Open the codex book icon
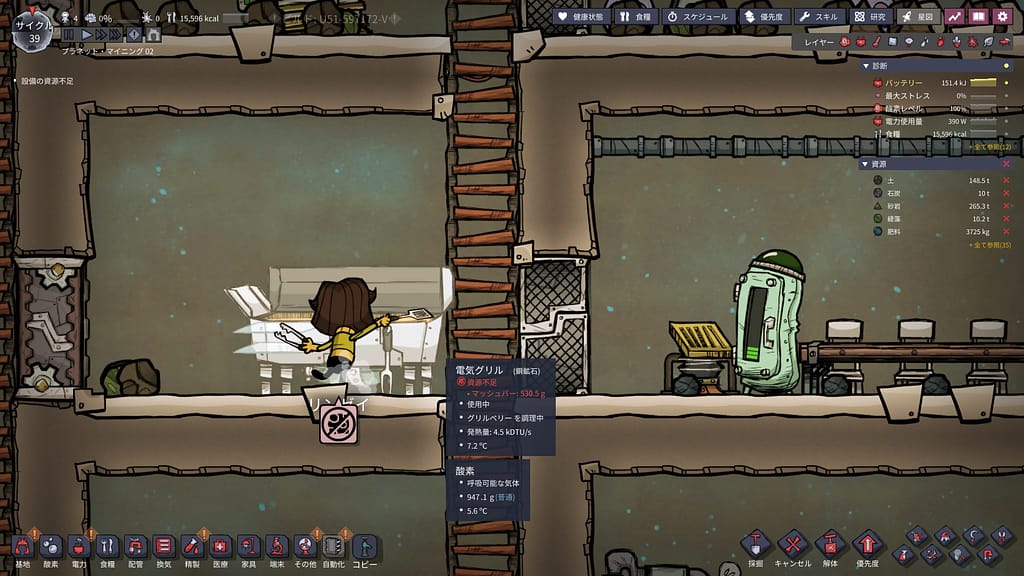The image size is (1024, 576). click(978, 16)
